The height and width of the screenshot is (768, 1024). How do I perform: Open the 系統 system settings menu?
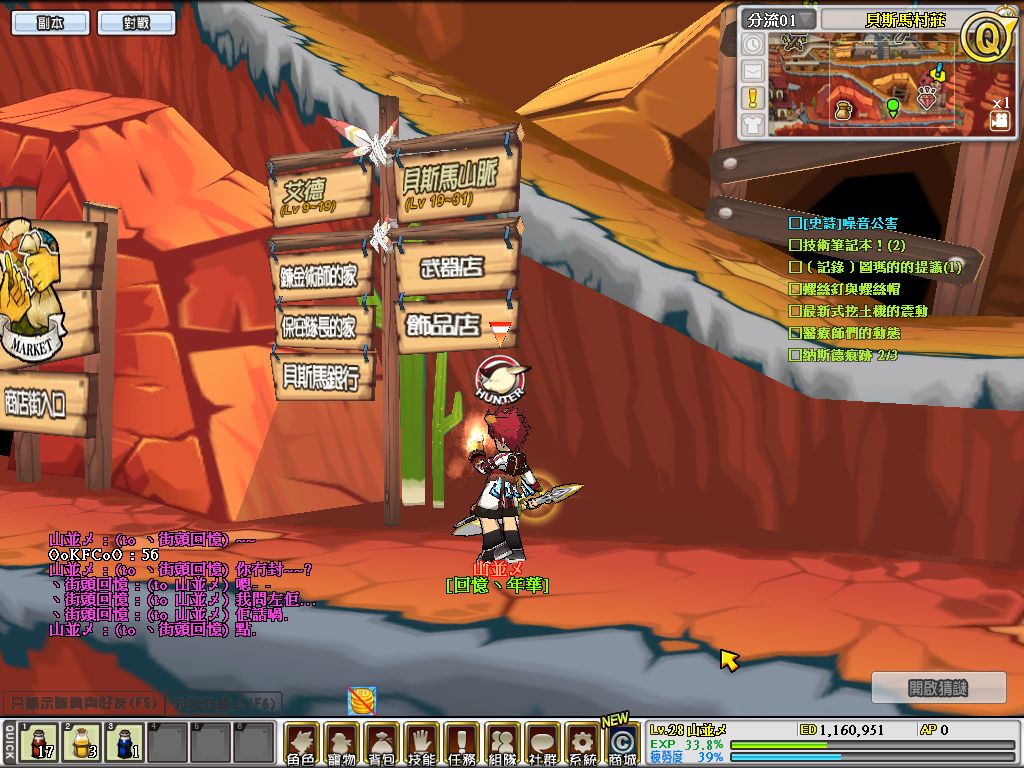click(582, 744)
